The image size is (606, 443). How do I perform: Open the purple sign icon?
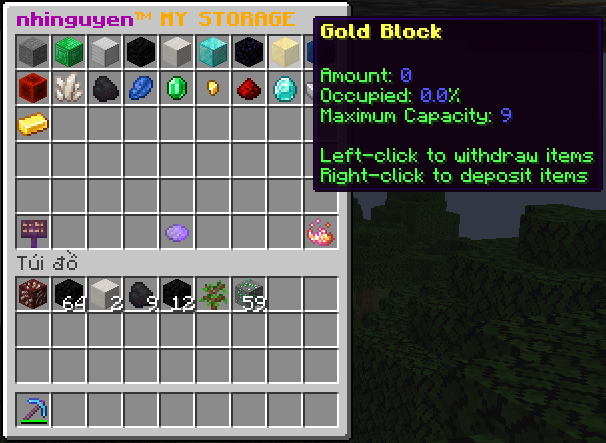point(33,232)
